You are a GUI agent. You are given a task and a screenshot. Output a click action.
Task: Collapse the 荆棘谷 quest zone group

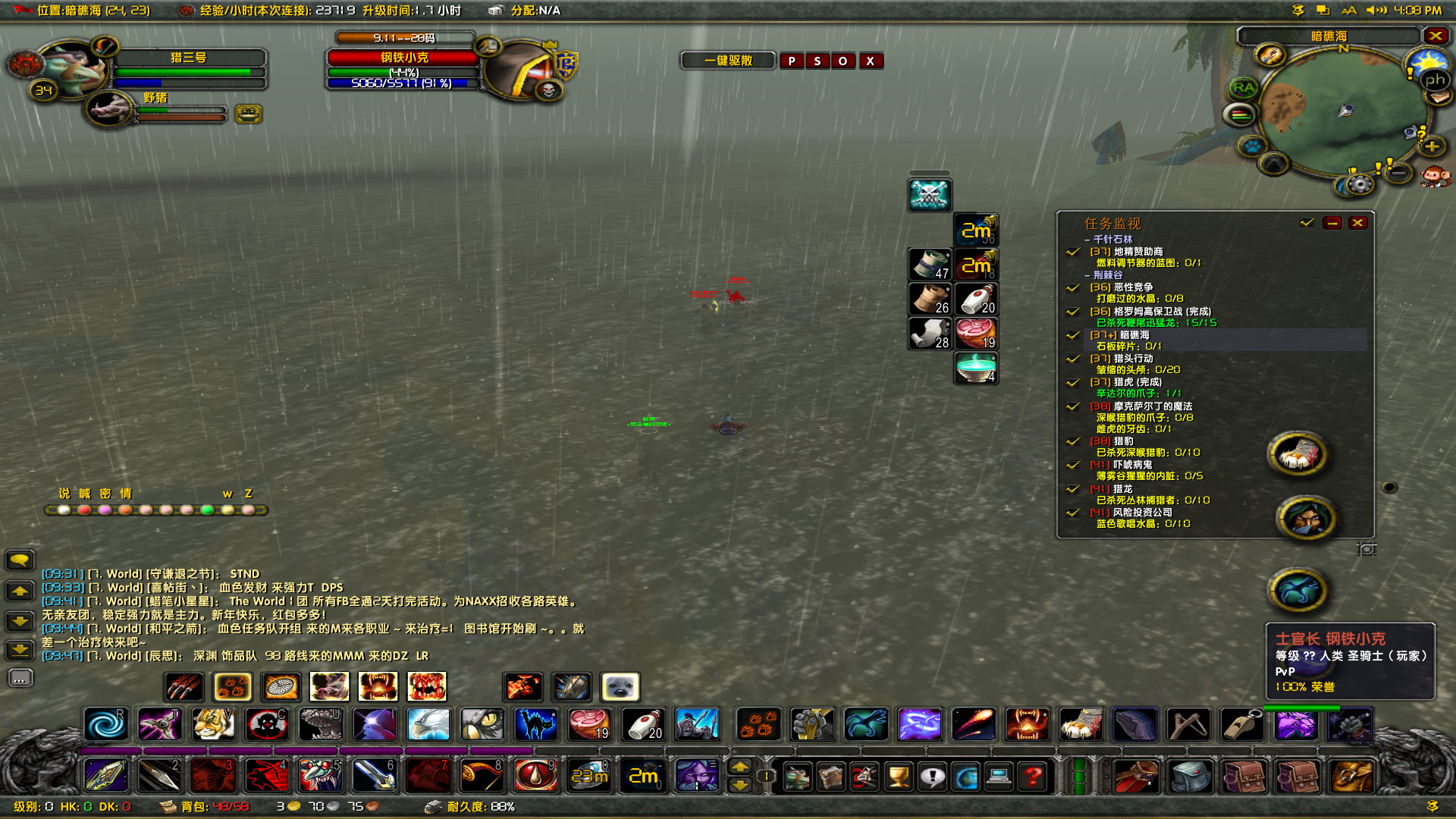tap(1087, 275)
